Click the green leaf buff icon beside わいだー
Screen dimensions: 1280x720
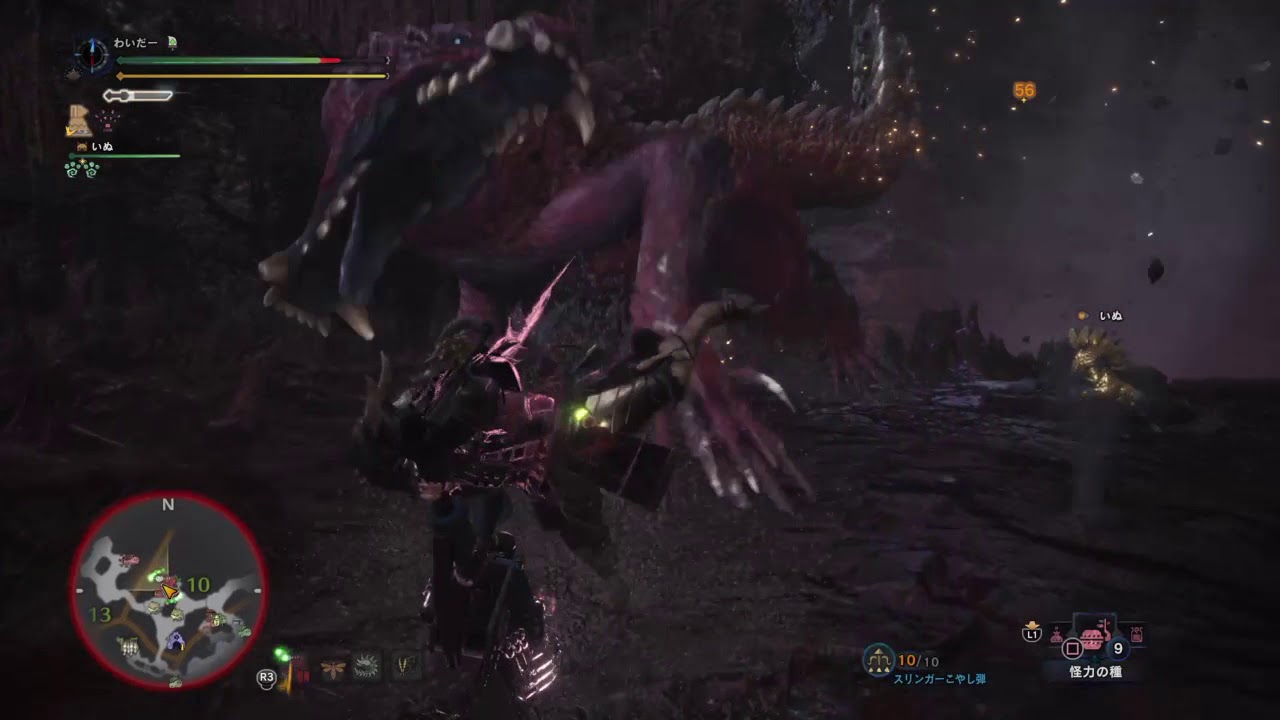(172, 43)
